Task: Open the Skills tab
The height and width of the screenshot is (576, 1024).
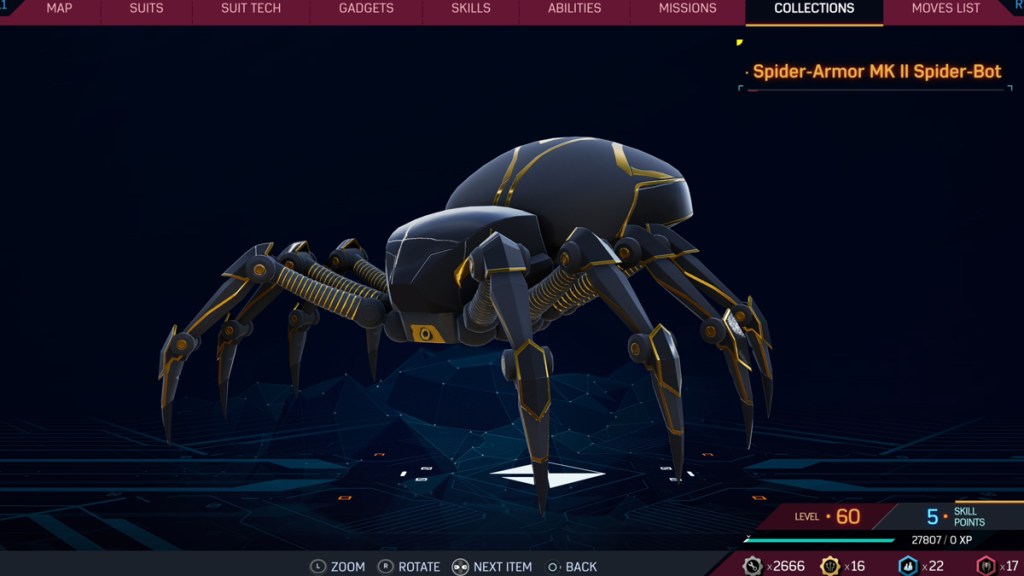Action: pos(471,9)
